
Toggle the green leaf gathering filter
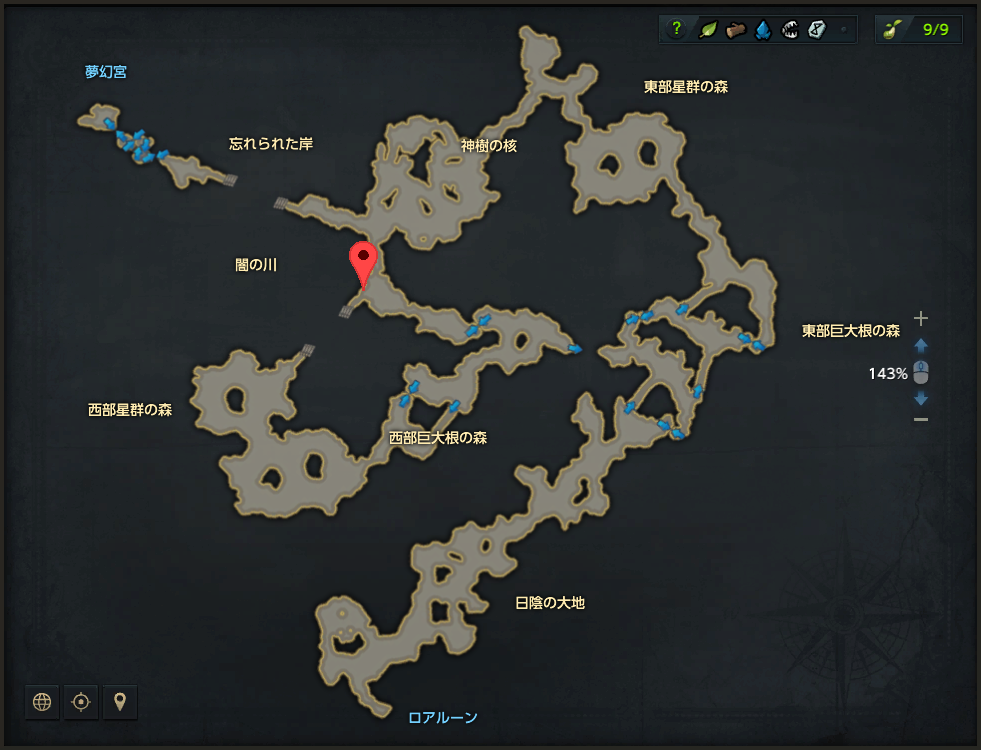(707, 29)
